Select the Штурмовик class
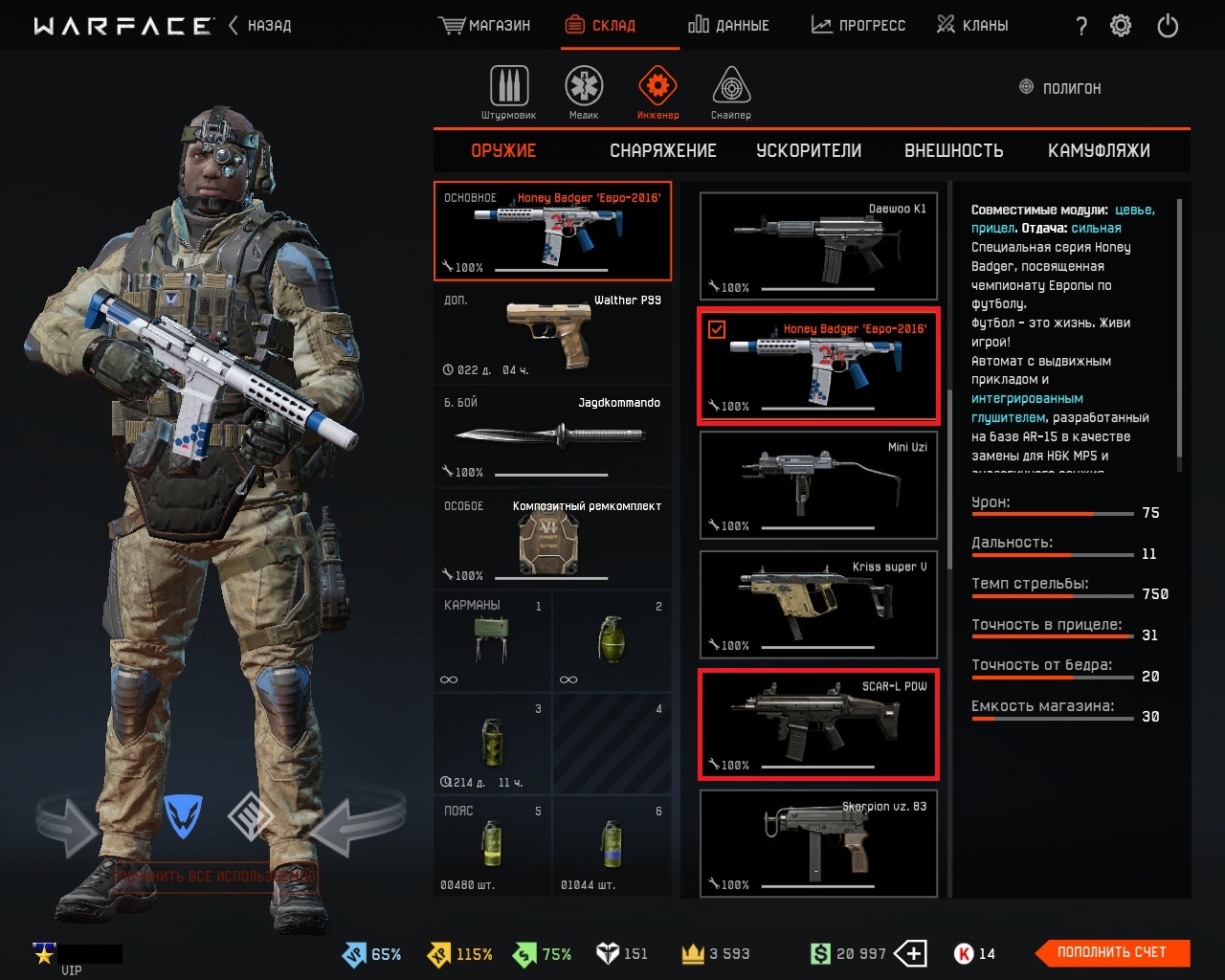The width and height of the screenshot is (1225, 980). pyautogui.click(x=509, y=93)
